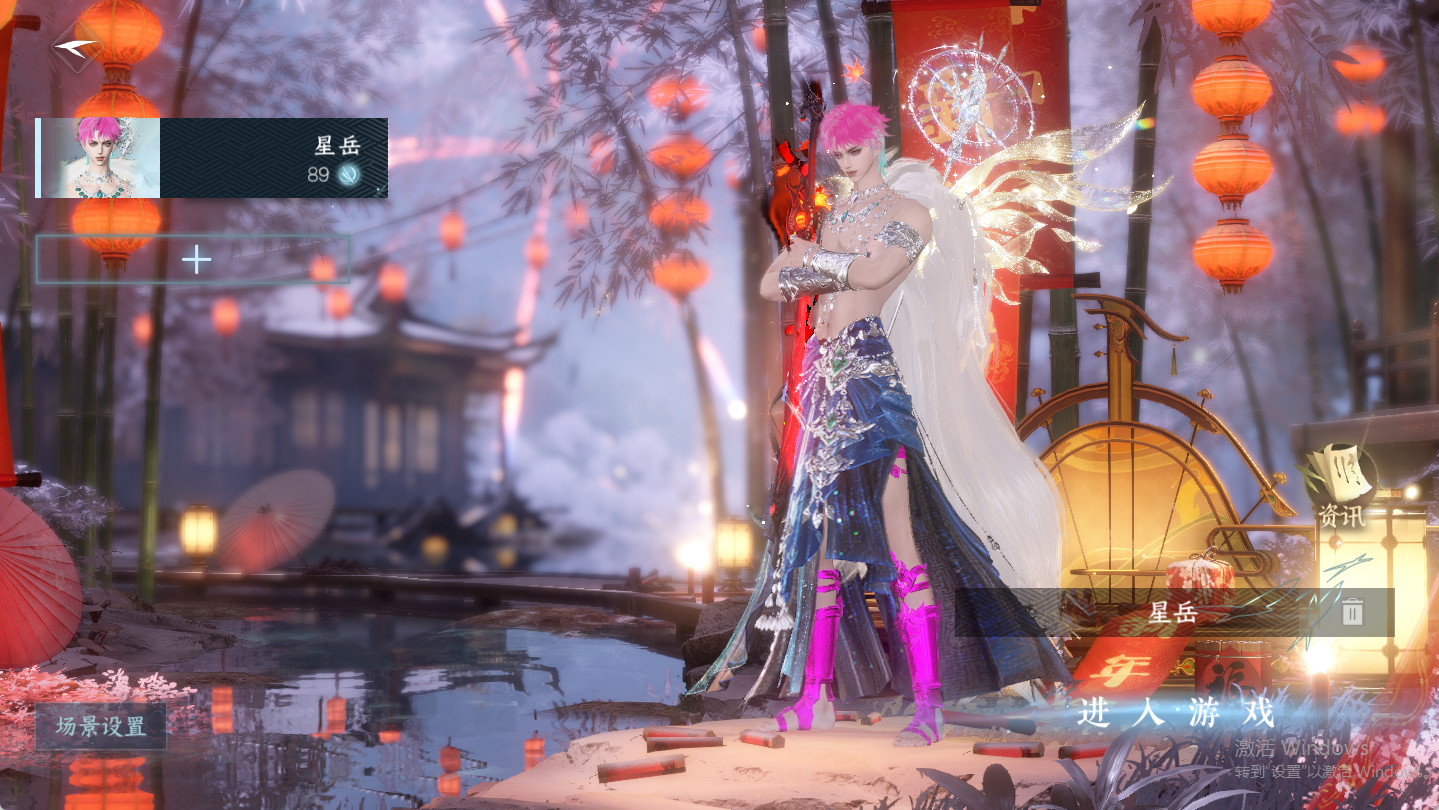
Task: Open the 资讯 news scroll icon
Action: point(1338,487)
